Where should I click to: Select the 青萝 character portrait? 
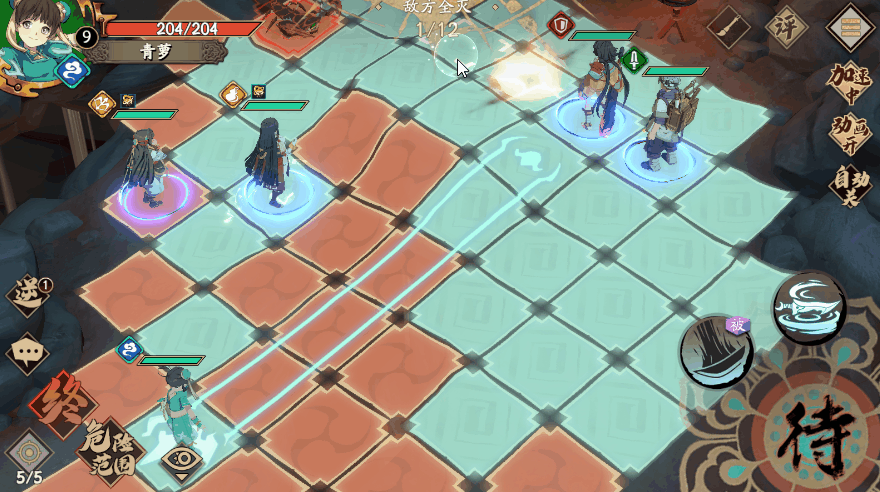pos(38,40)
